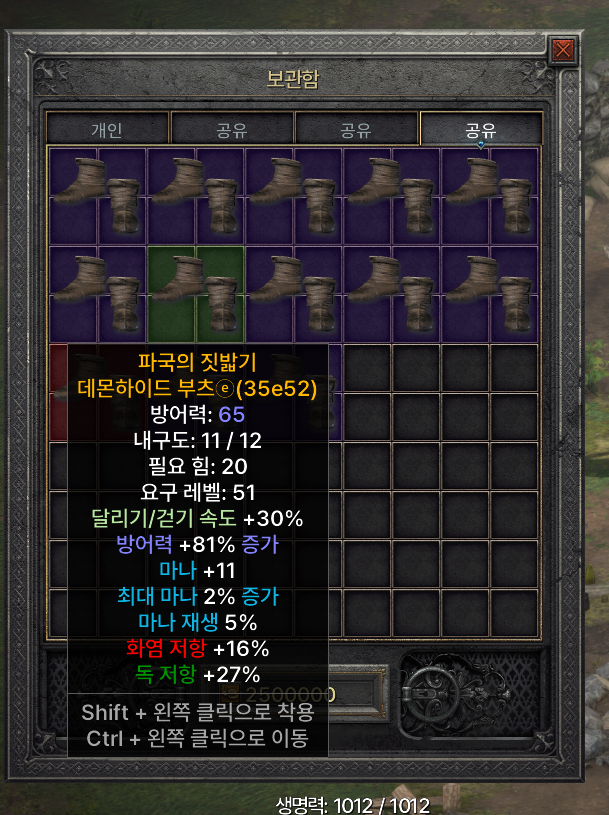Pick up the green-highlighted boots

(x=196, y=293)
